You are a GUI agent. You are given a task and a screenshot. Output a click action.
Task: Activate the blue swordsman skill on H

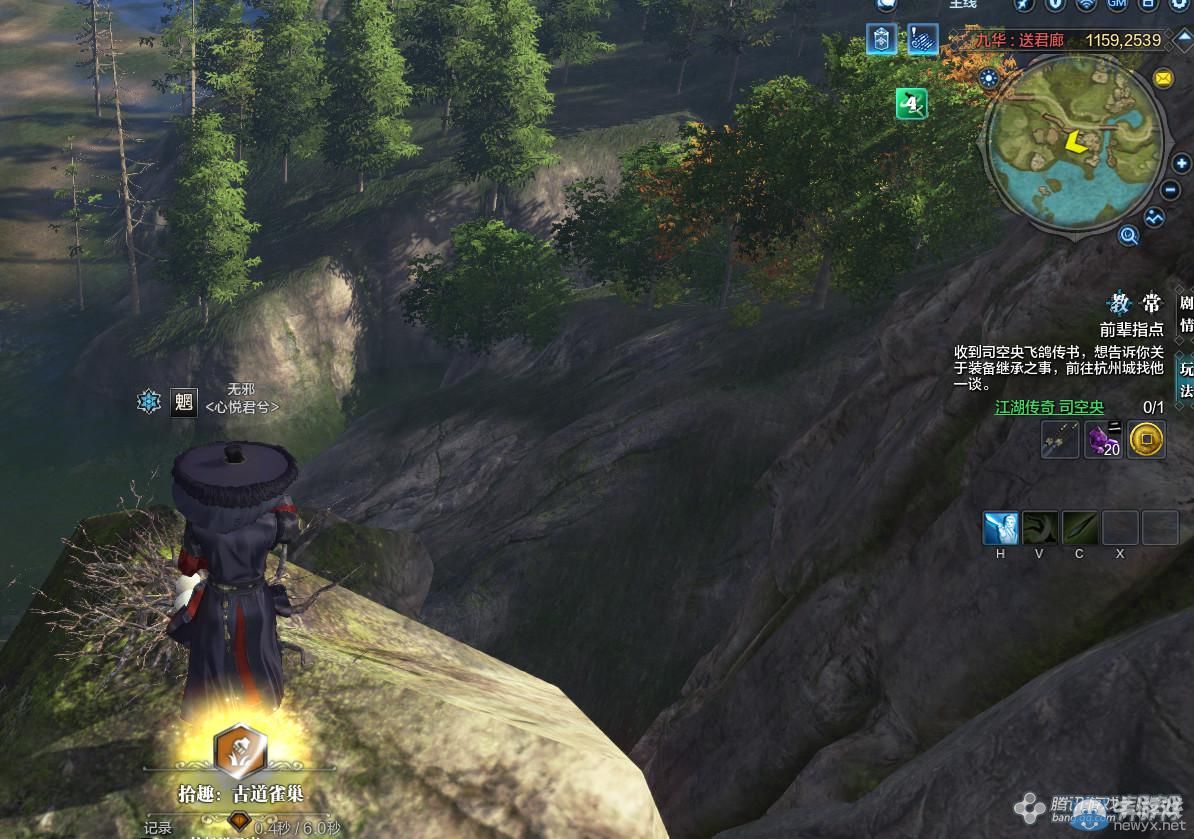click(1000, 527)
